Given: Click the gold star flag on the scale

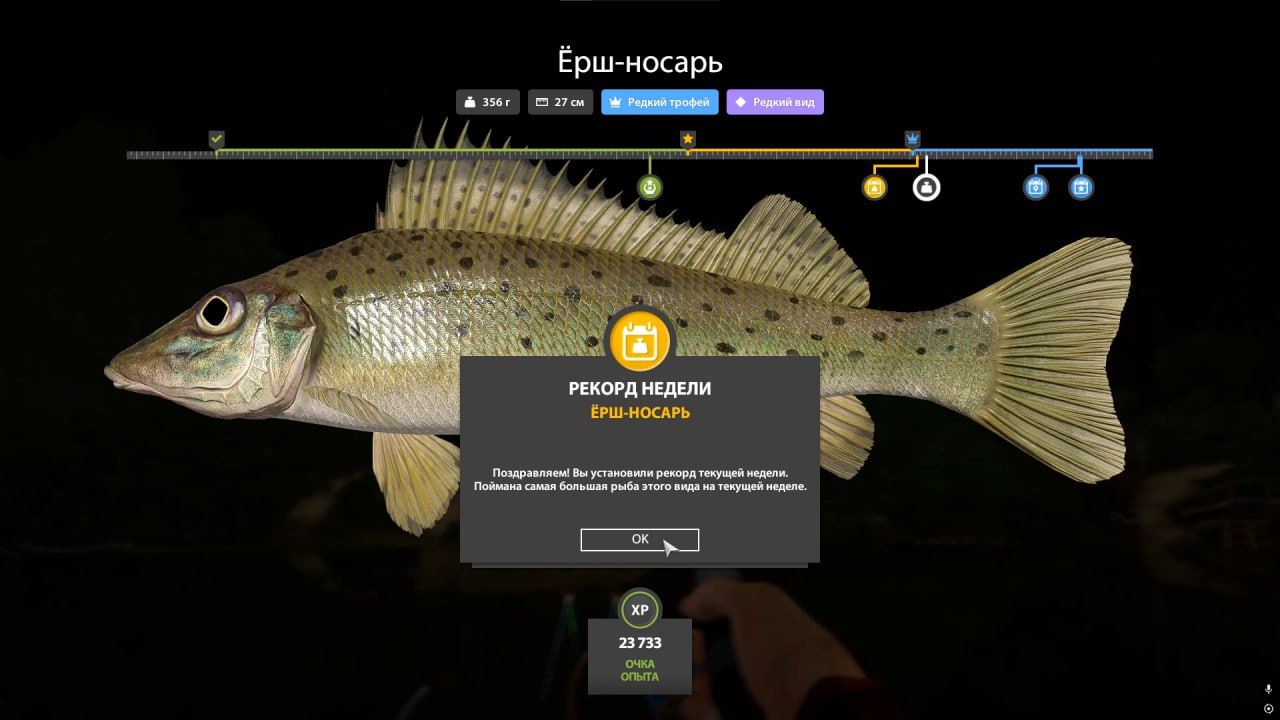Looking at the screenshot, I should point(688,139).
